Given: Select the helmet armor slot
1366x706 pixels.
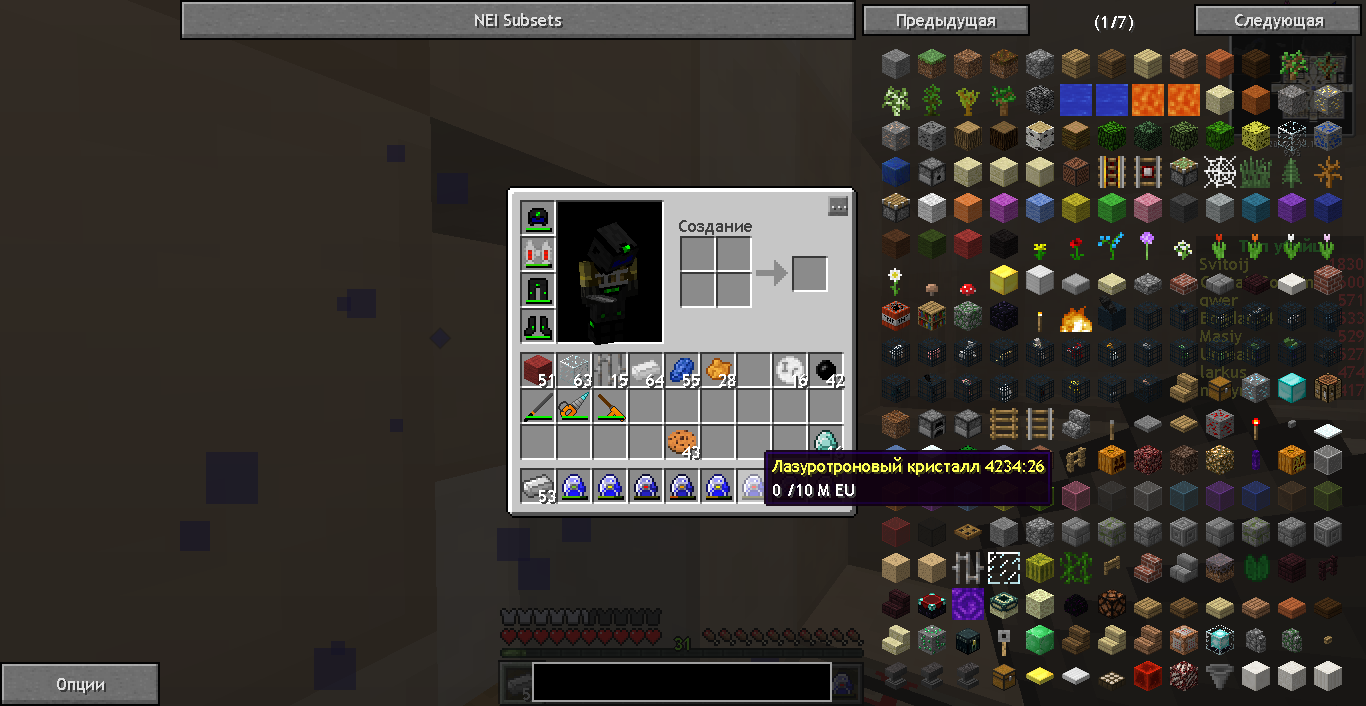Looking at the screenshot, I should point(538,218).
